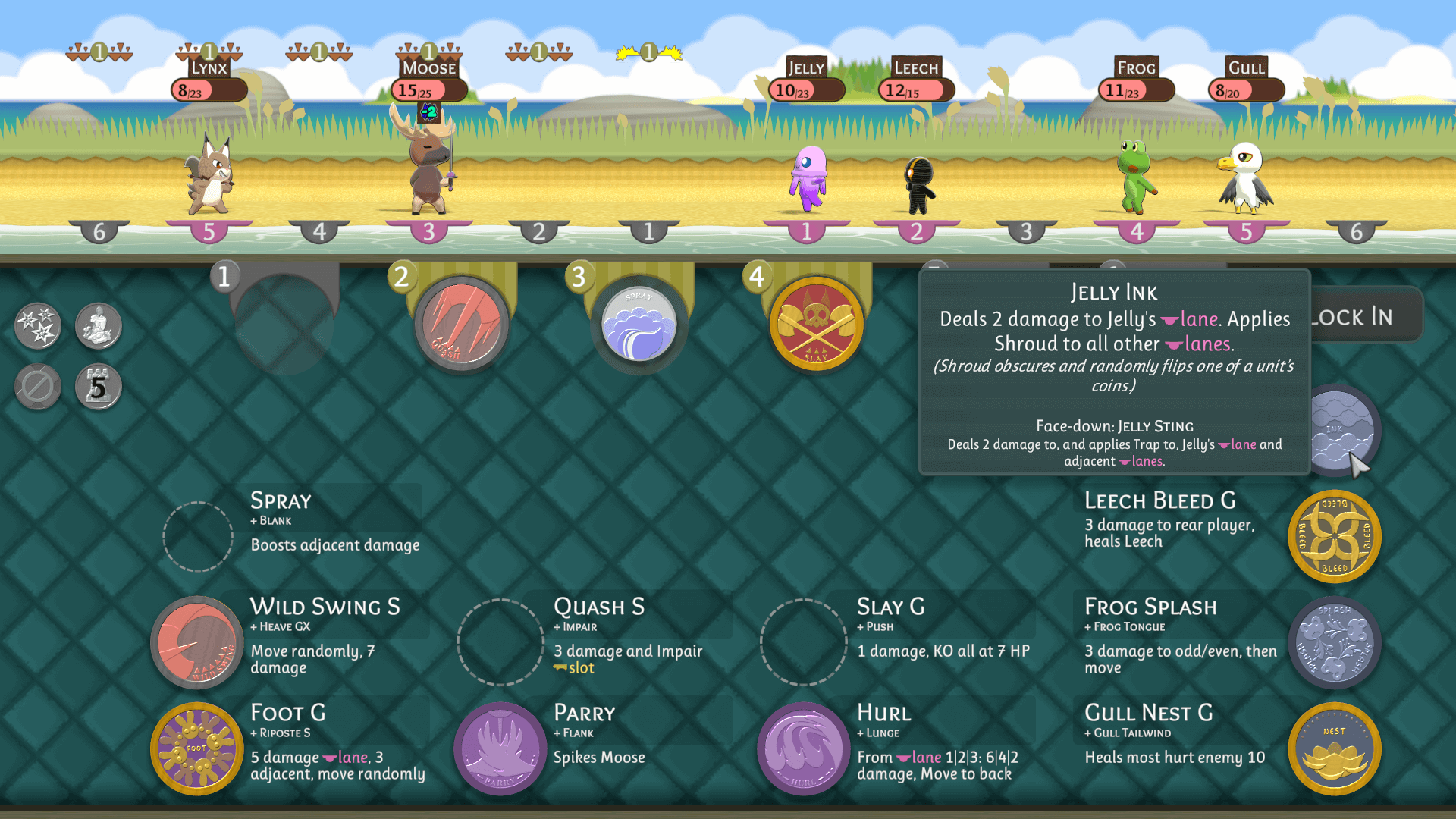1456x819 pixels.
Task: Remove the Spray coin from slot 3
Action: pyautogui.click(x=639, y=324)
